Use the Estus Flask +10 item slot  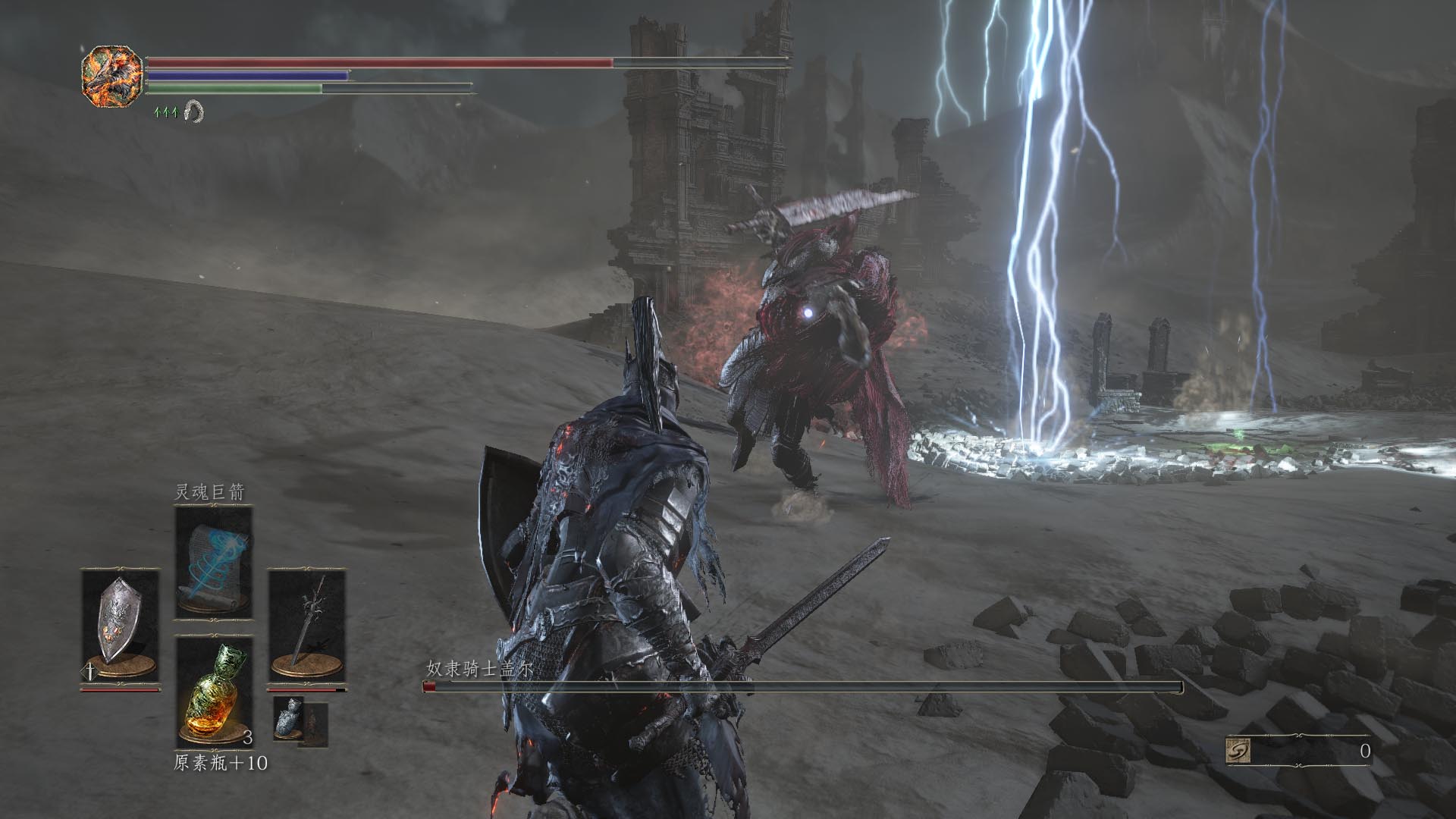[213, 692]
